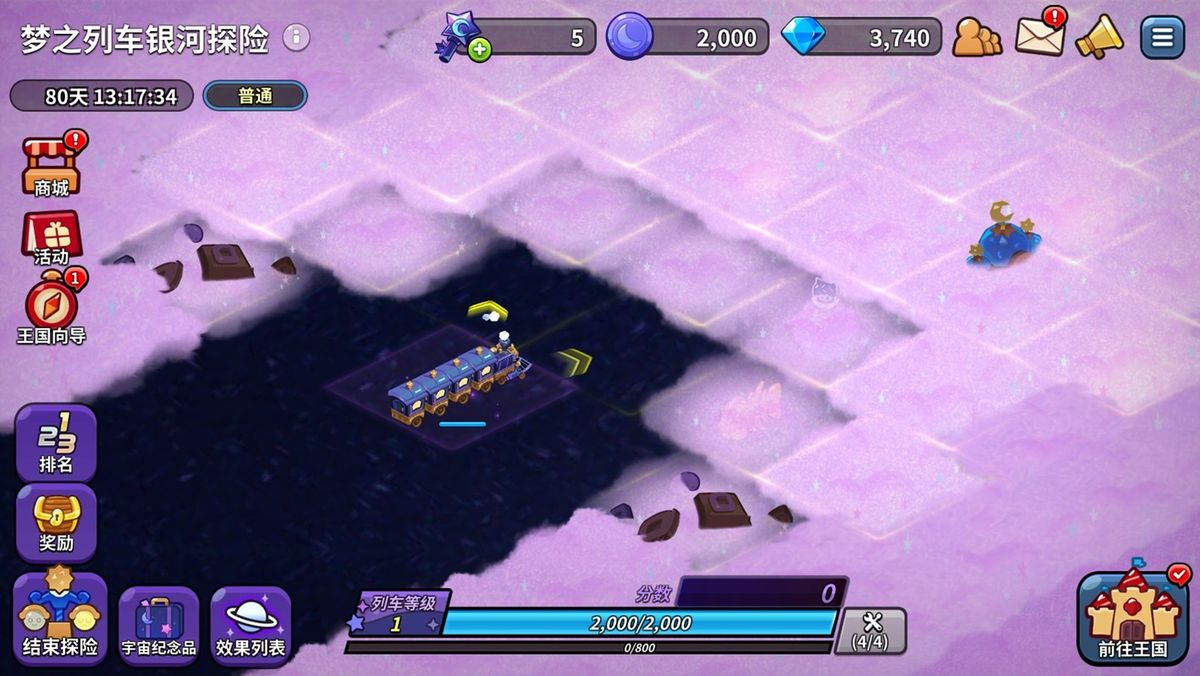Open the hamburger main menu
This screenshot has height=676, width=1200.
(x=1162, y=38)
